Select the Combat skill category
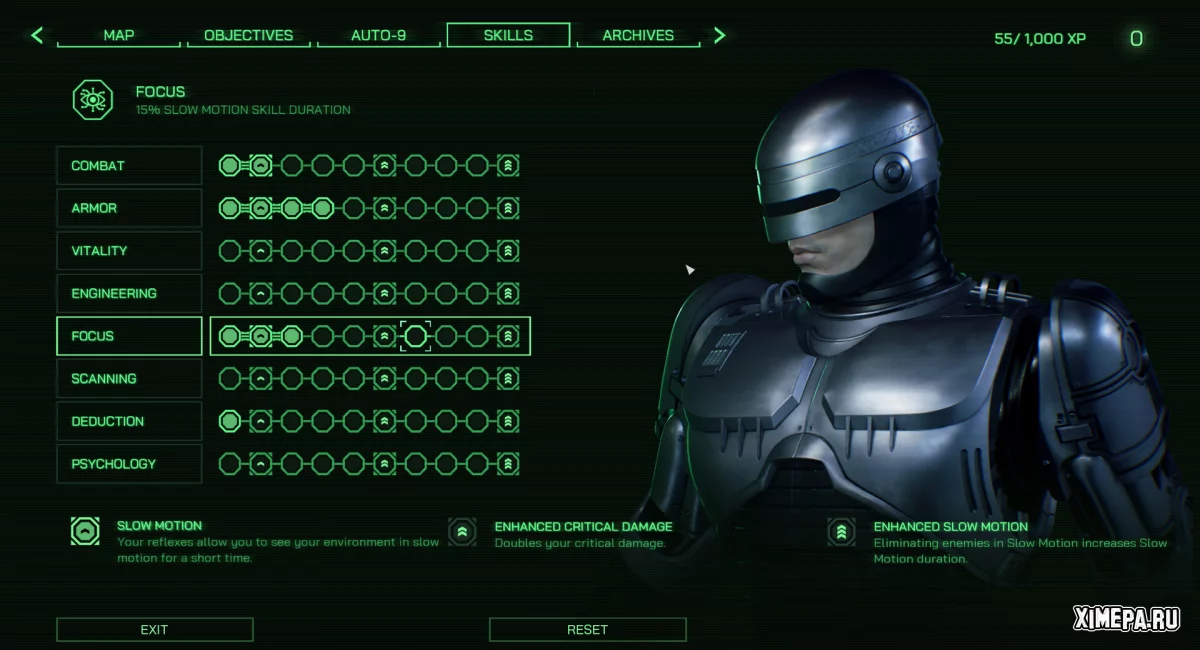 click(x=129, y=166)
